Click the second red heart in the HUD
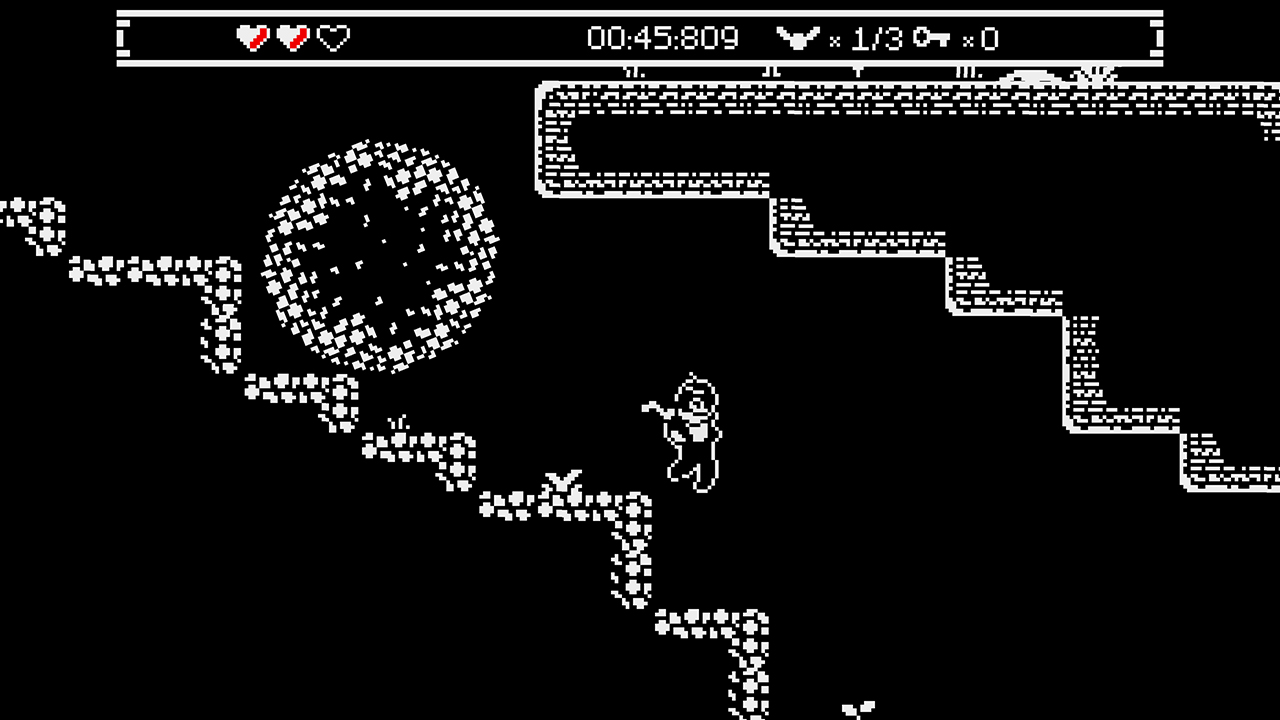1280x720 pixels. (292, 38)
